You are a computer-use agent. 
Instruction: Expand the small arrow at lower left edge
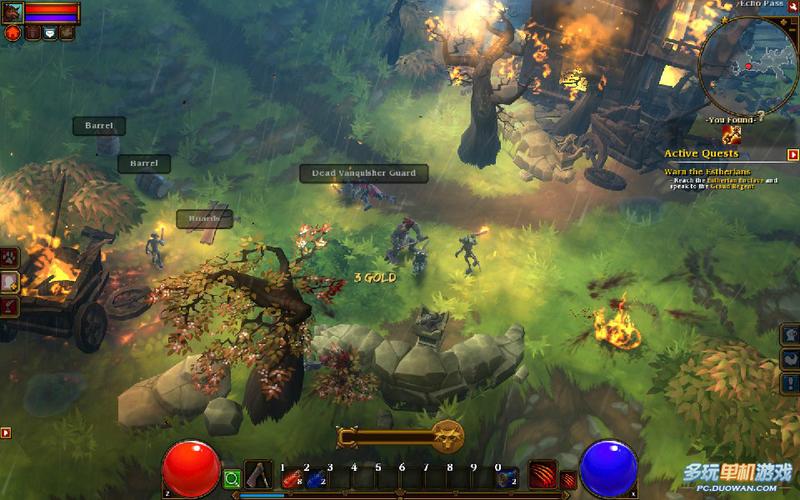[6, 433]
